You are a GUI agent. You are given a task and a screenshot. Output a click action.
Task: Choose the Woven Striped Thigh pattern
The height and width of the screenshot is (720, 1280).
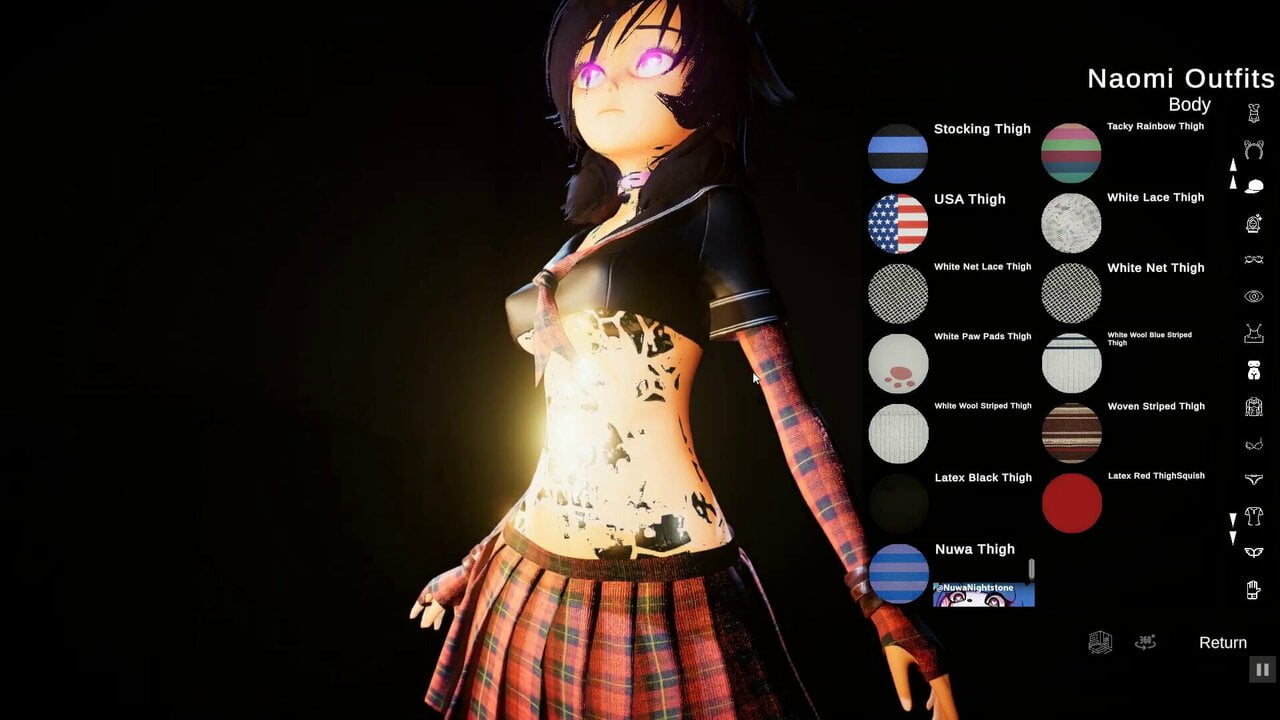click(x=1071, y=433)
